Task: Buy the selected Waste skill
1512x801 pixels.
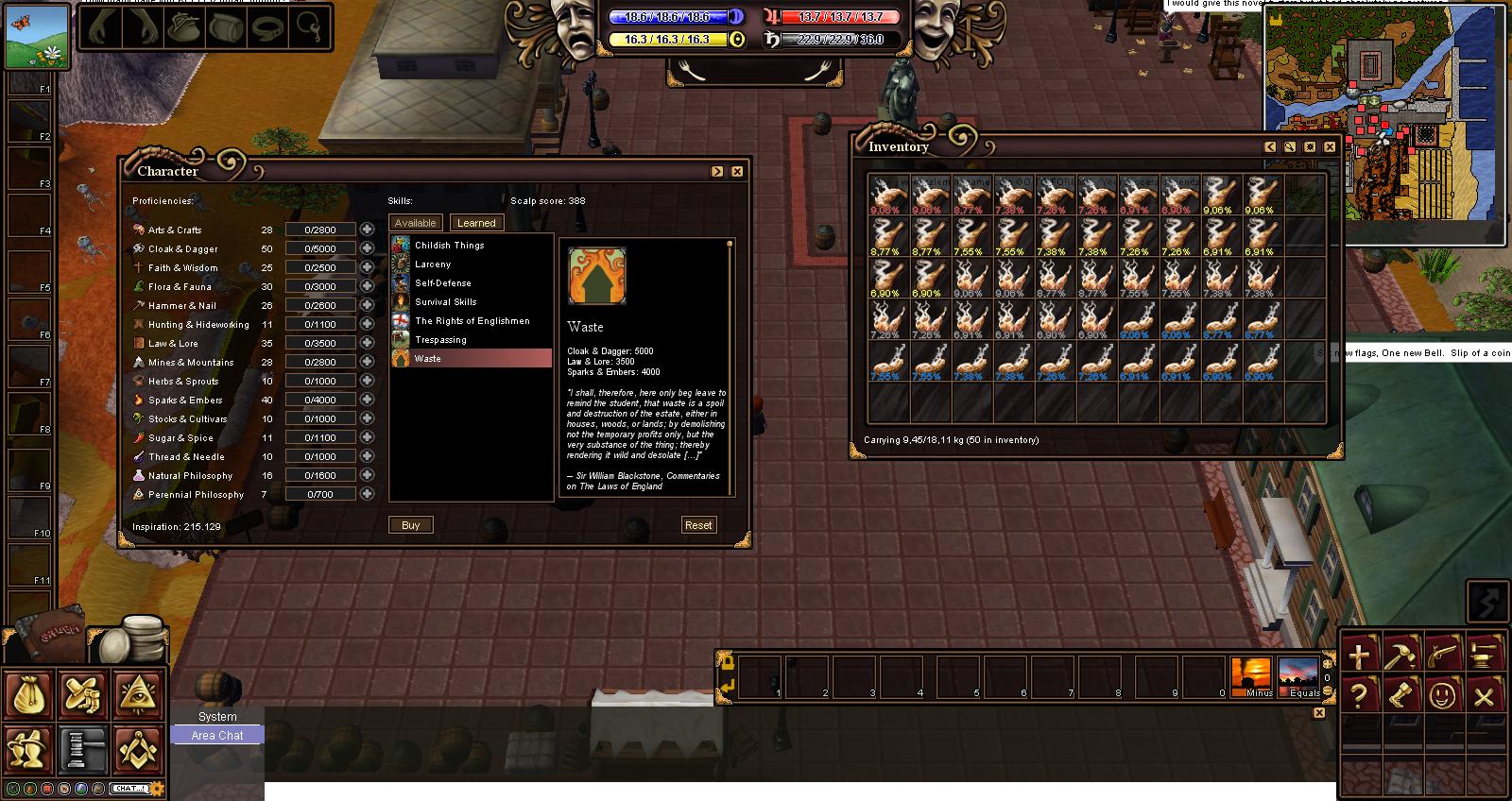Action: pyautogui.click(x=410, y=525)
